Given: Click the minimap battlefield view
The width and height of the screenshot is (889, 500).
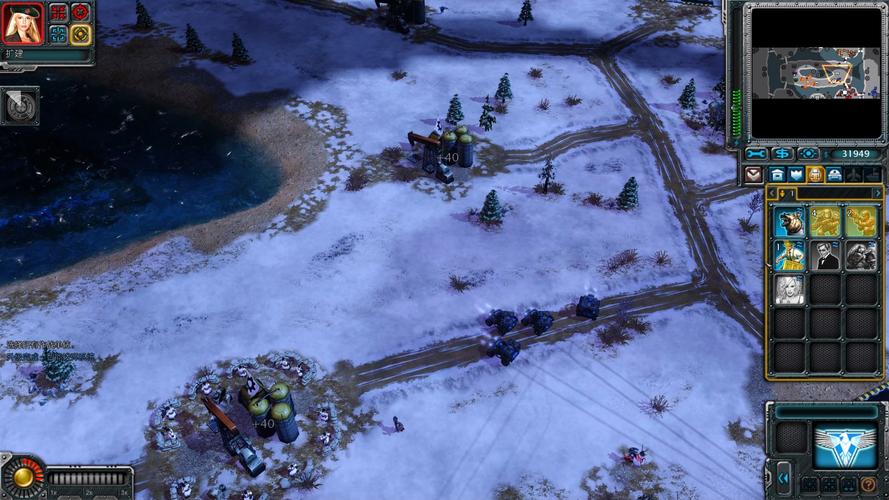Looking at the screenshot, I should pyautogui.click(x=814, y=73).
